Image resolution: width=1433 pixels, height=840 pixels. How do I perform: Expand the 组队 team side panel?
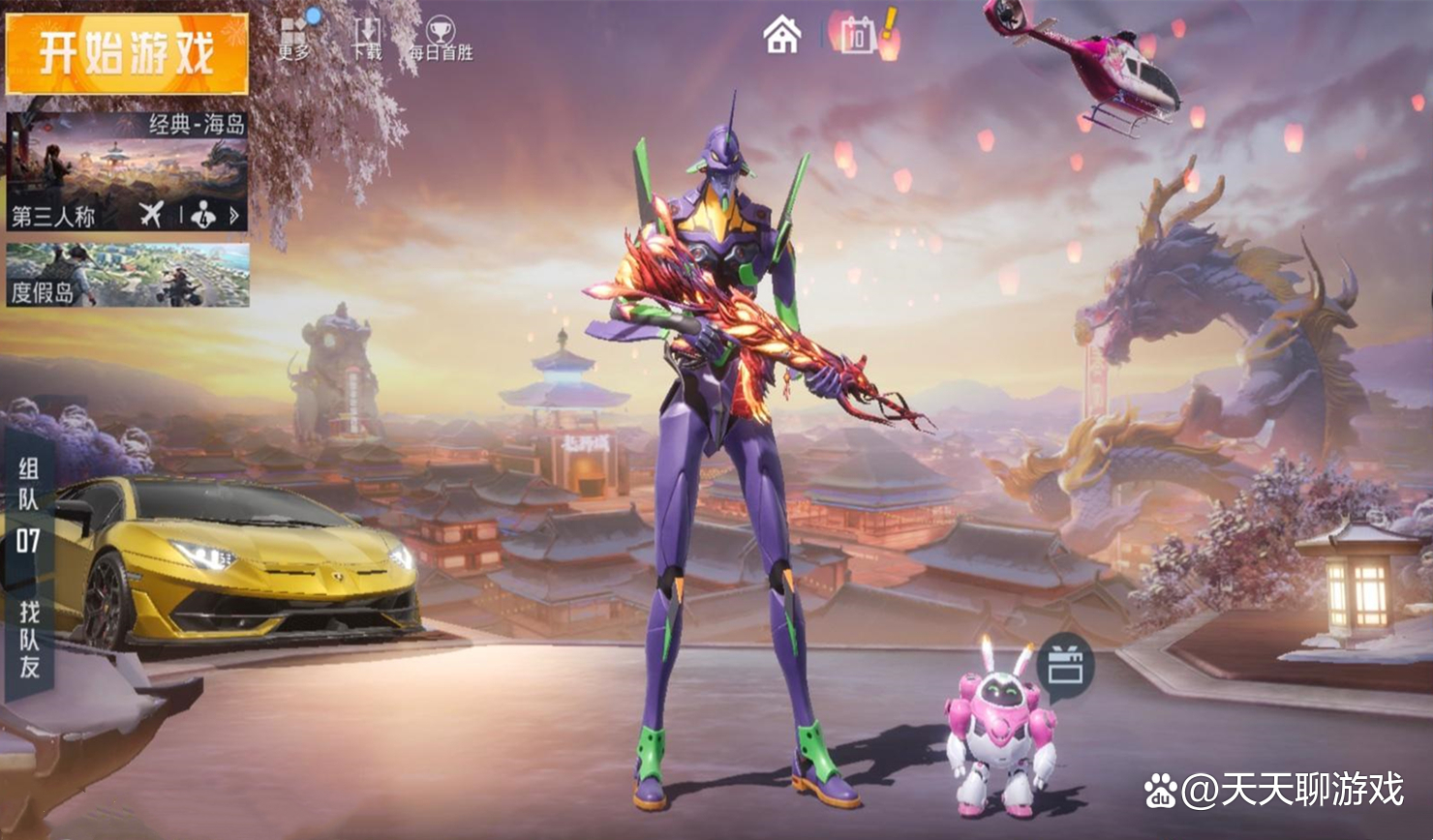click(28, 484)
